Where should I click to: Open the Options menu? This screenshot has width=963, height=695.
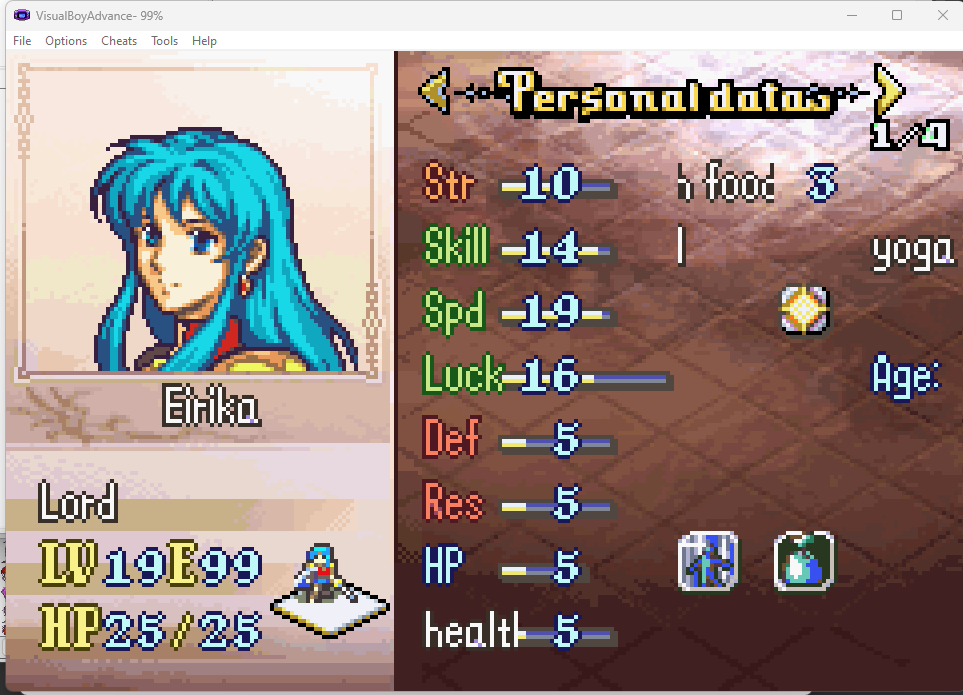tap(66, 41)
